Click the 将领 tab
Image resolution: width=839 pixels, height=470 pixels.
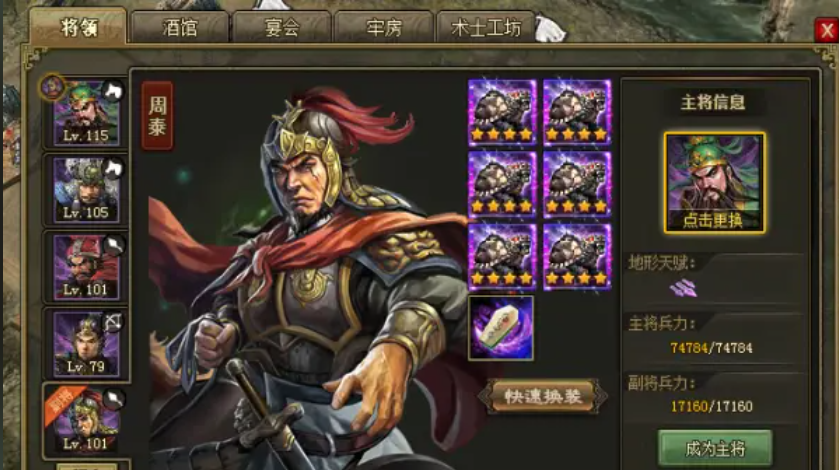point(78,26)
